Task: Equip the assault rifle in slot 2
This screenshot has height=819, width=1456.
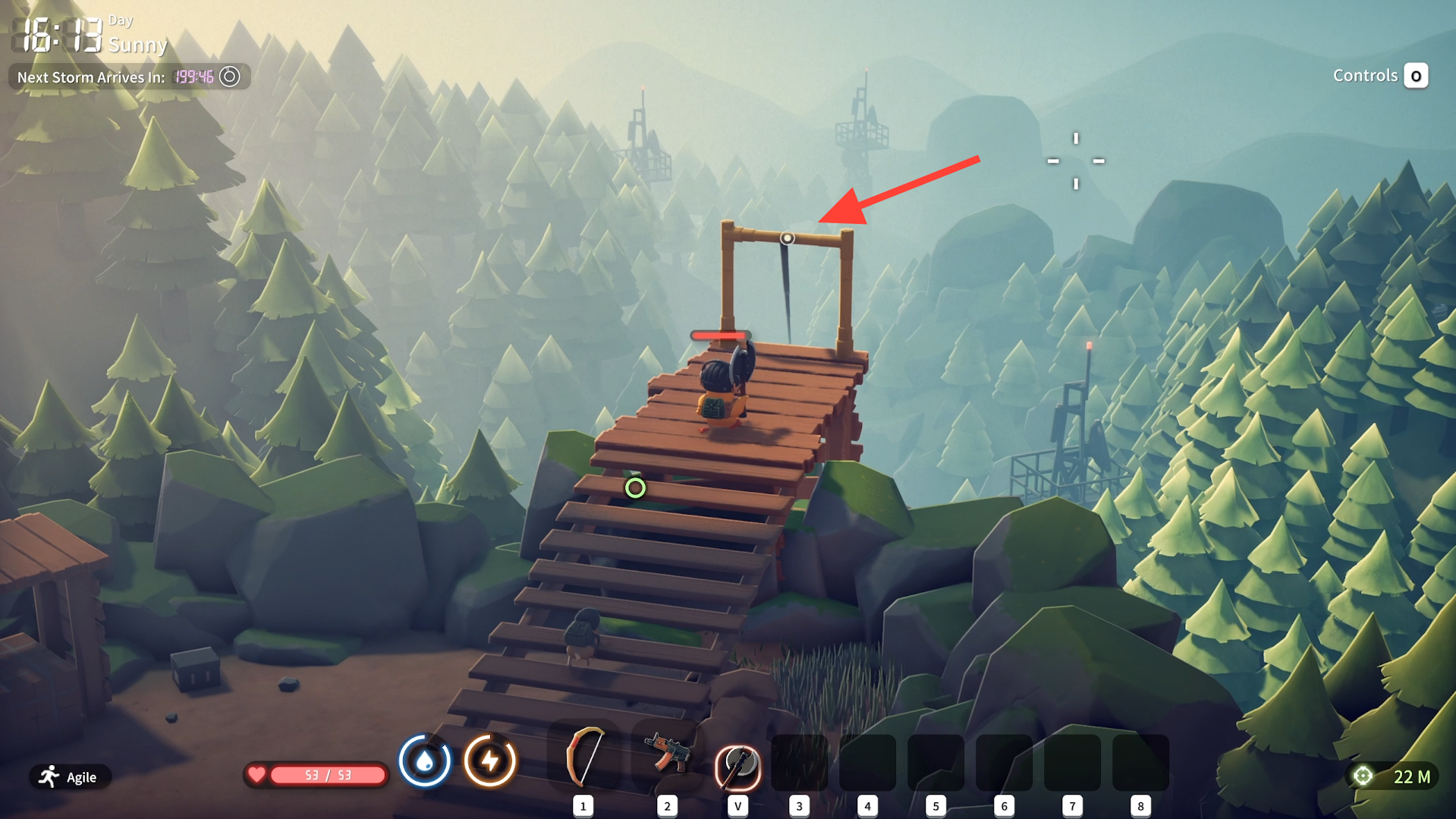Action: [666, 754]
